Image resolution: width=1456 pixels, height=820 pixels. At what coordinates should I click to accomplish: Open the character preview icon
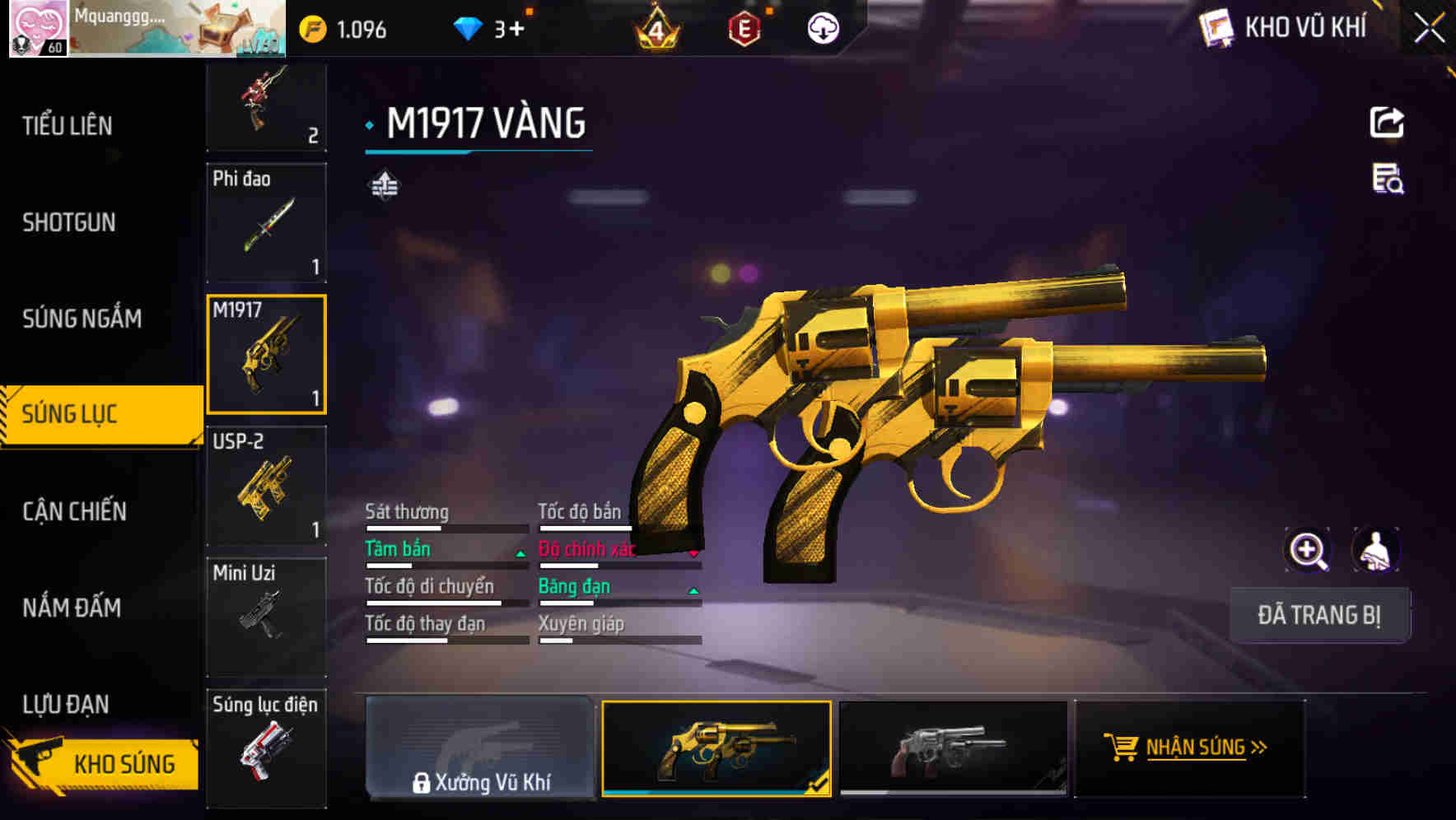1375,550
